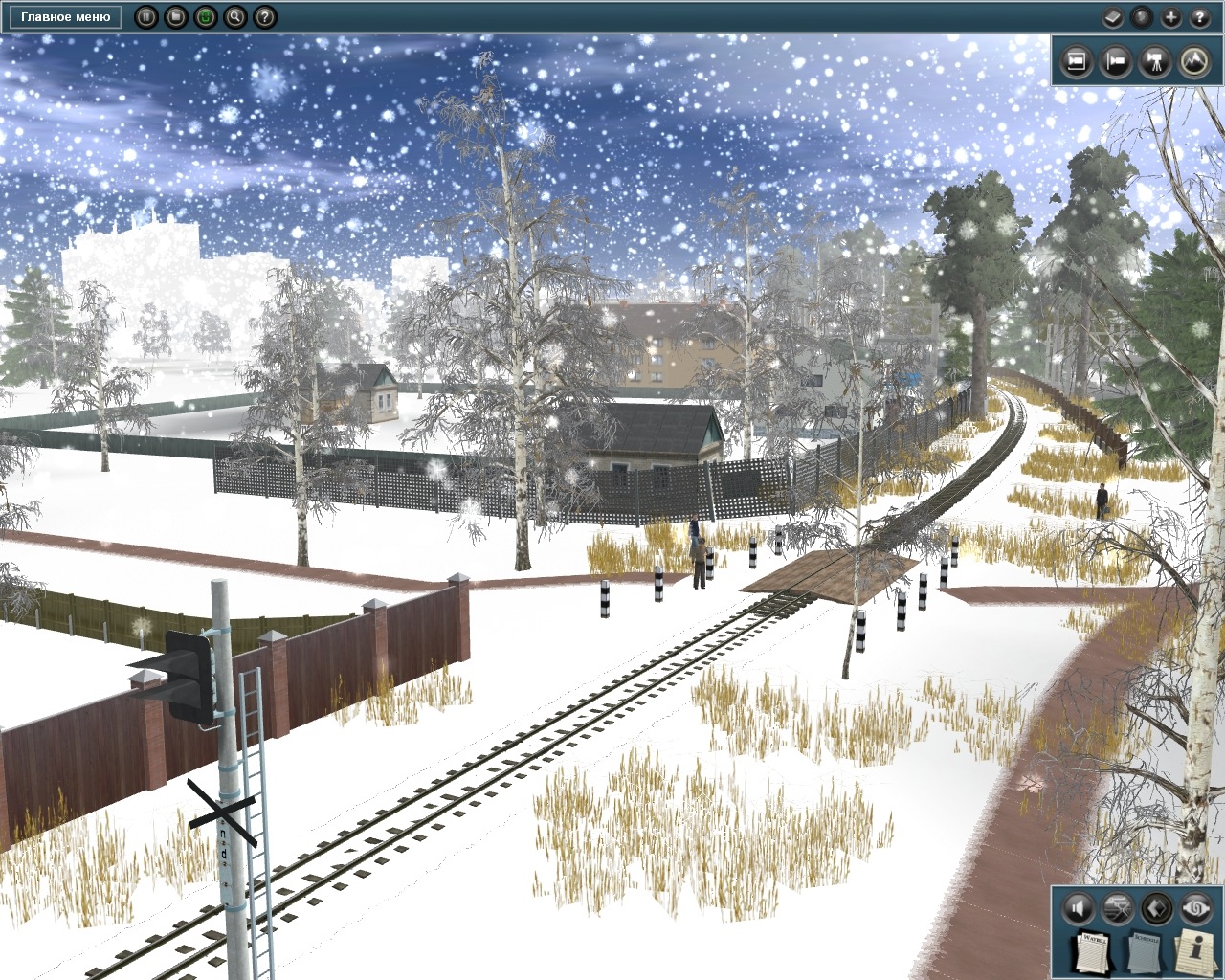Screen dimensions: 1225x980
Task: Activate the mountain free-roam camera
Action: [1195, 61]
